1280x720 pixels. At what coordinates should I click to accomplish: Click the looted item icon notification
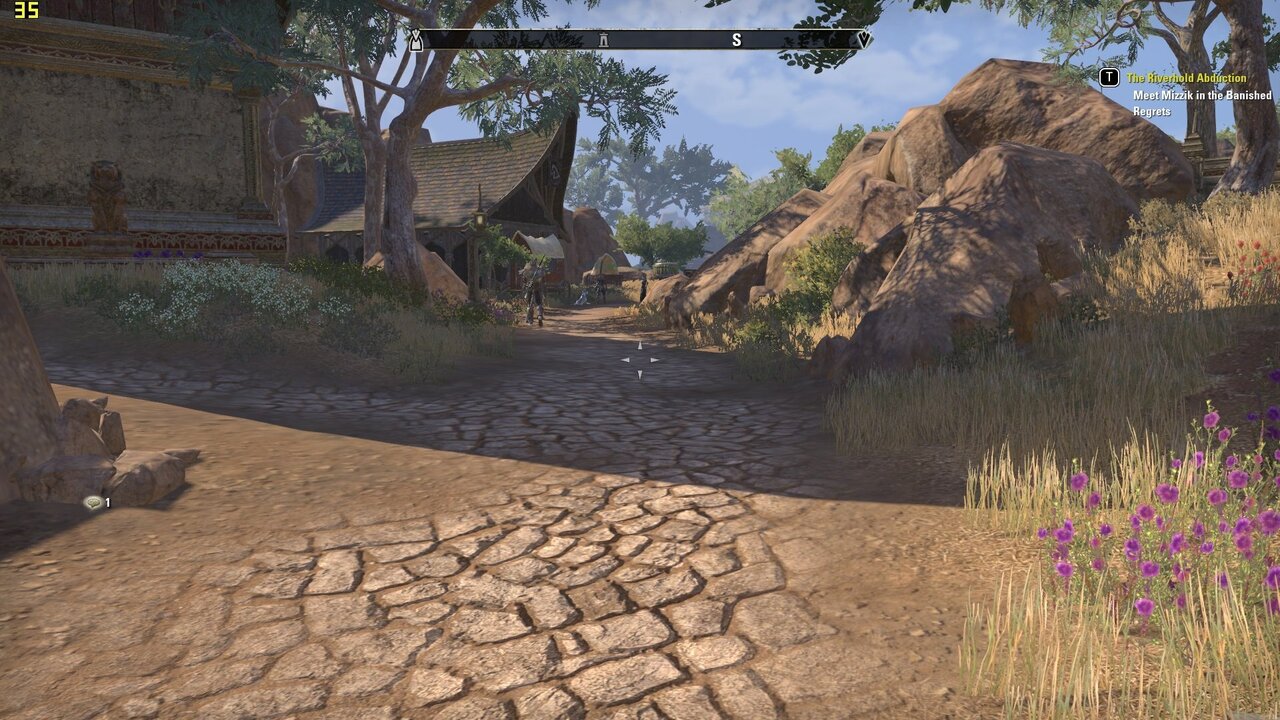point(93,503)
